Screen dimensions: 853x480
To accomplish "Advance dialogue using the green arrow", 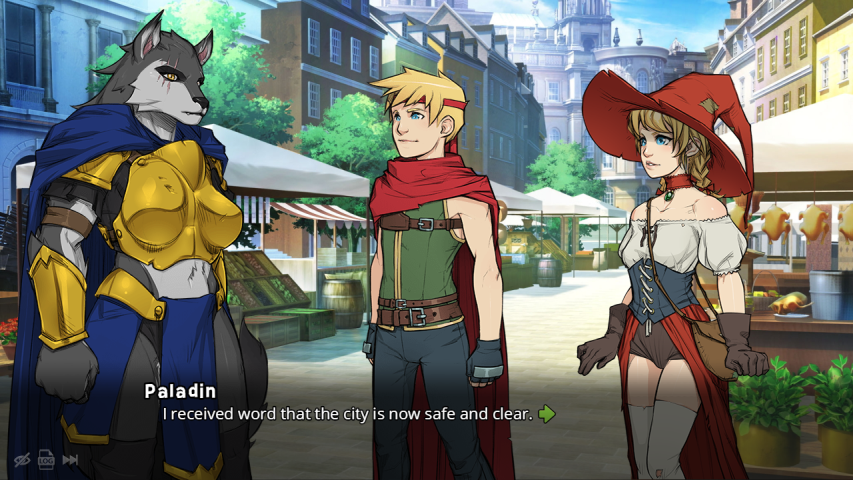I will (546, 414).
